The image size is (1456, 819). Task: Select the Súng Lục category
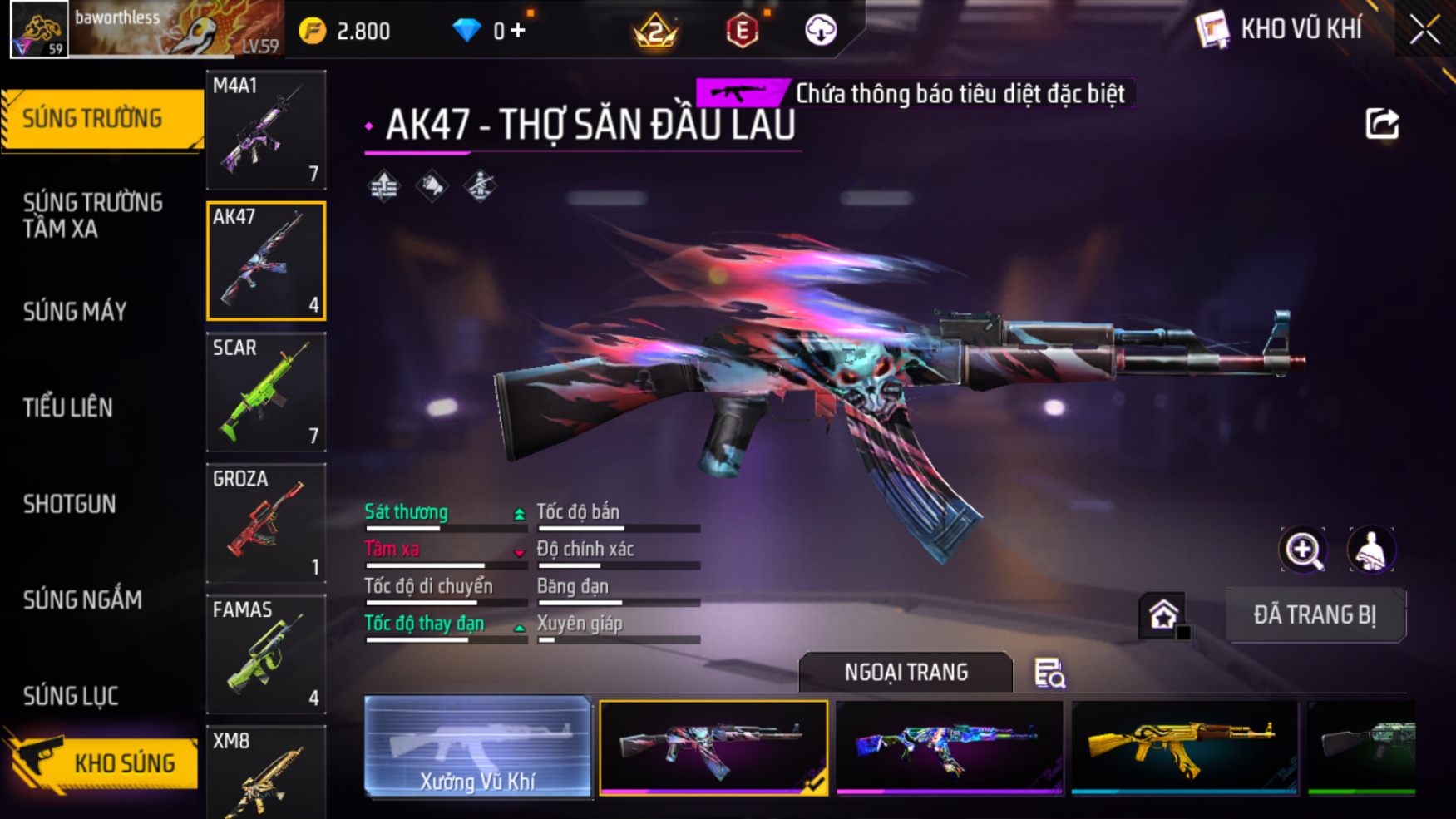[71, 696]
